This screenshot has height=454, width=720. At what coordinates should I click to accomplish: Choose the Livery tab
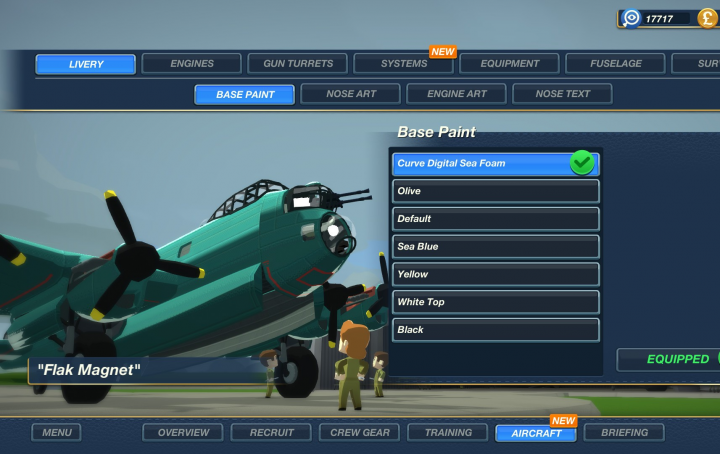tap(86, 64)
